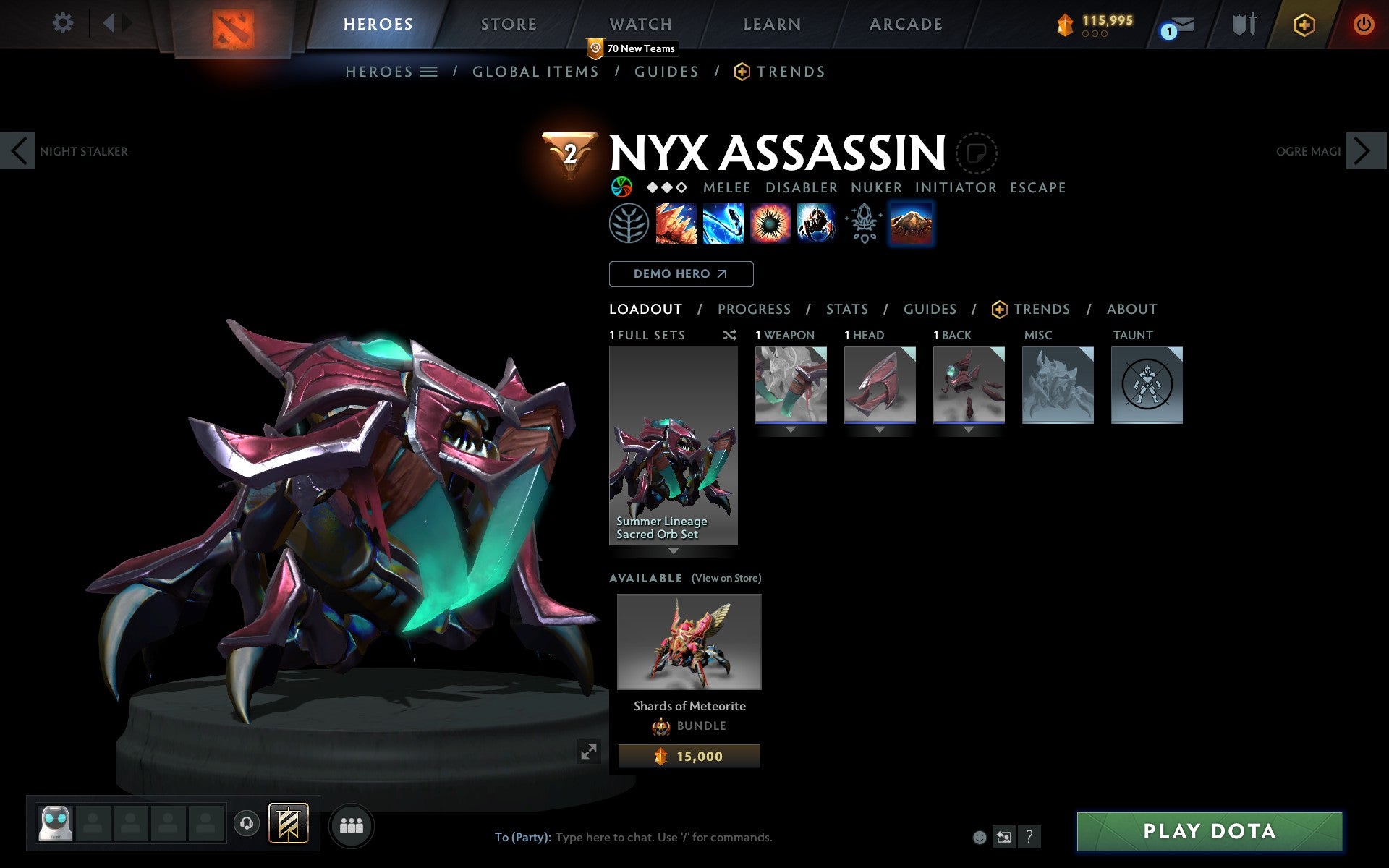Click the Aghanim's Scepter upgrade icon
Viewport: 1389px width, 868px height.
(863, 224)
